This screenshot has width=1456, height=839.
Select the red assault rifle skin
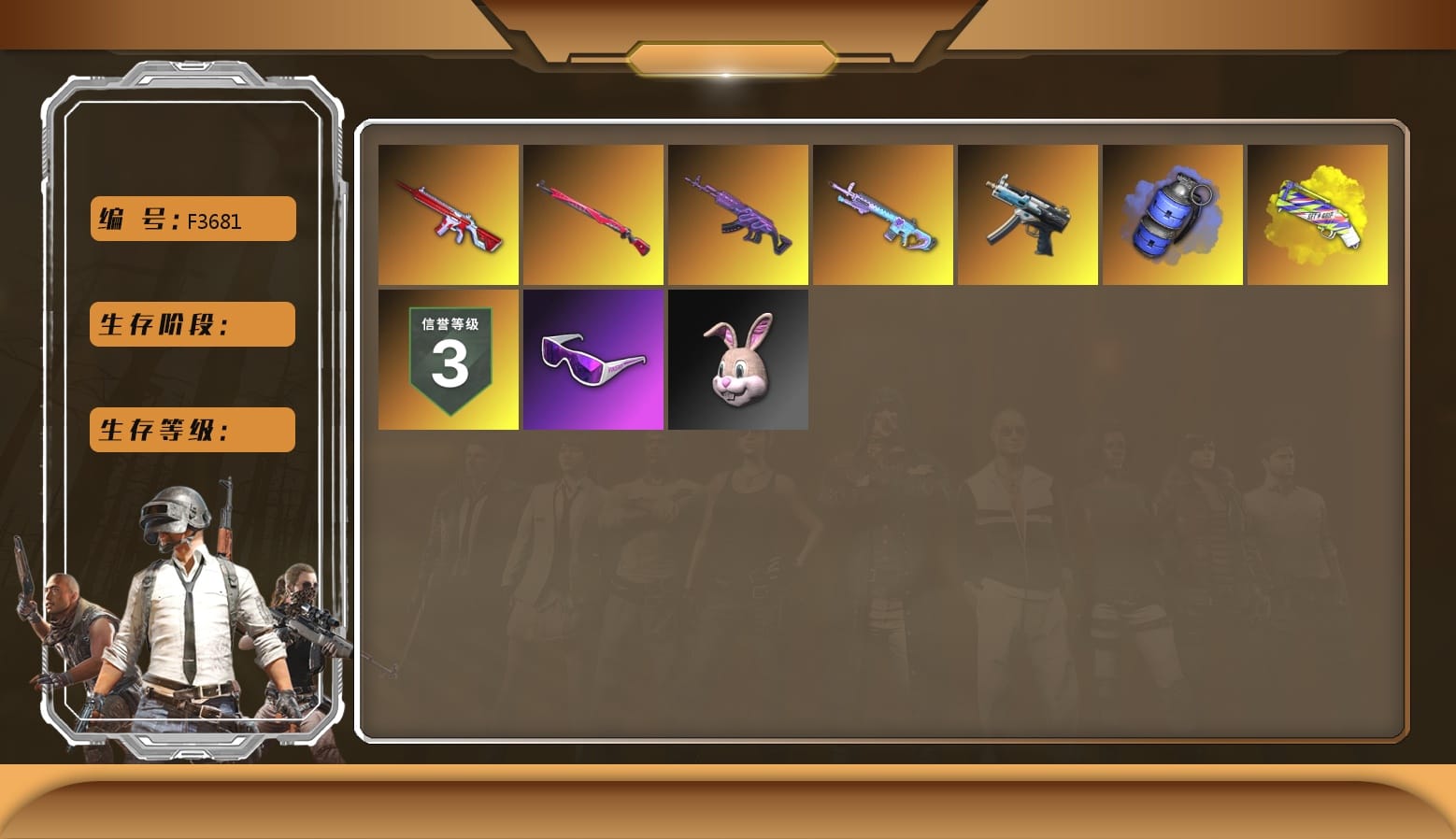[x=448, y=215]
